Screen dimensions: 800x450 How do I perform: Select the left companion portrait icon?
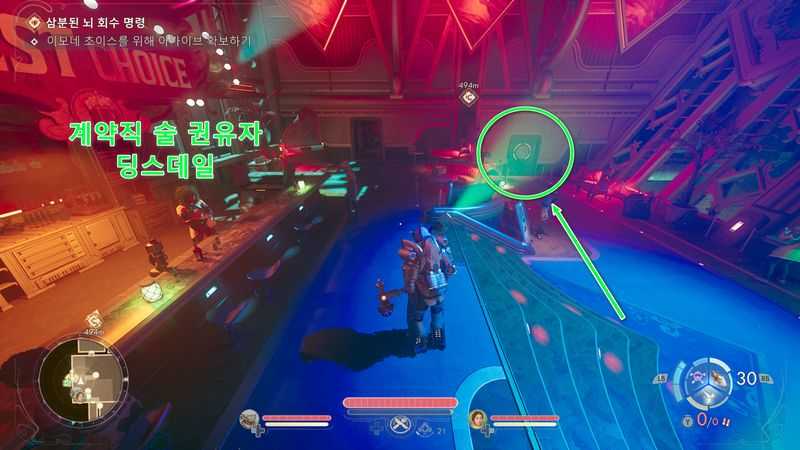250,420
